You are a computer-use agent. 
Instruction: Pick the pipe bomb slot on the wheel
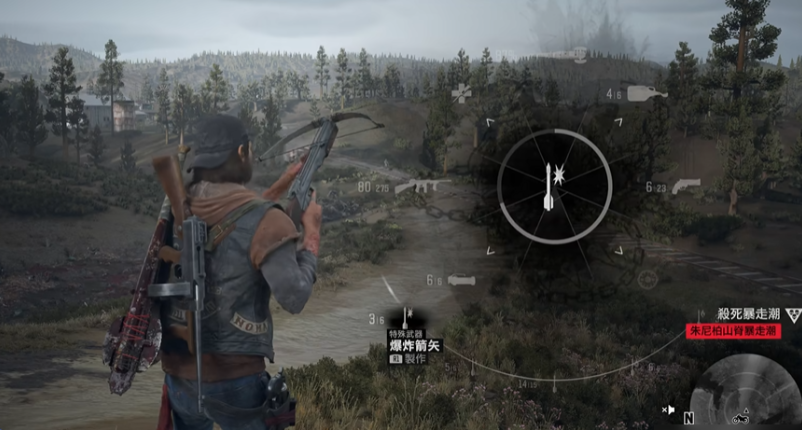click(x=462, y=281)
